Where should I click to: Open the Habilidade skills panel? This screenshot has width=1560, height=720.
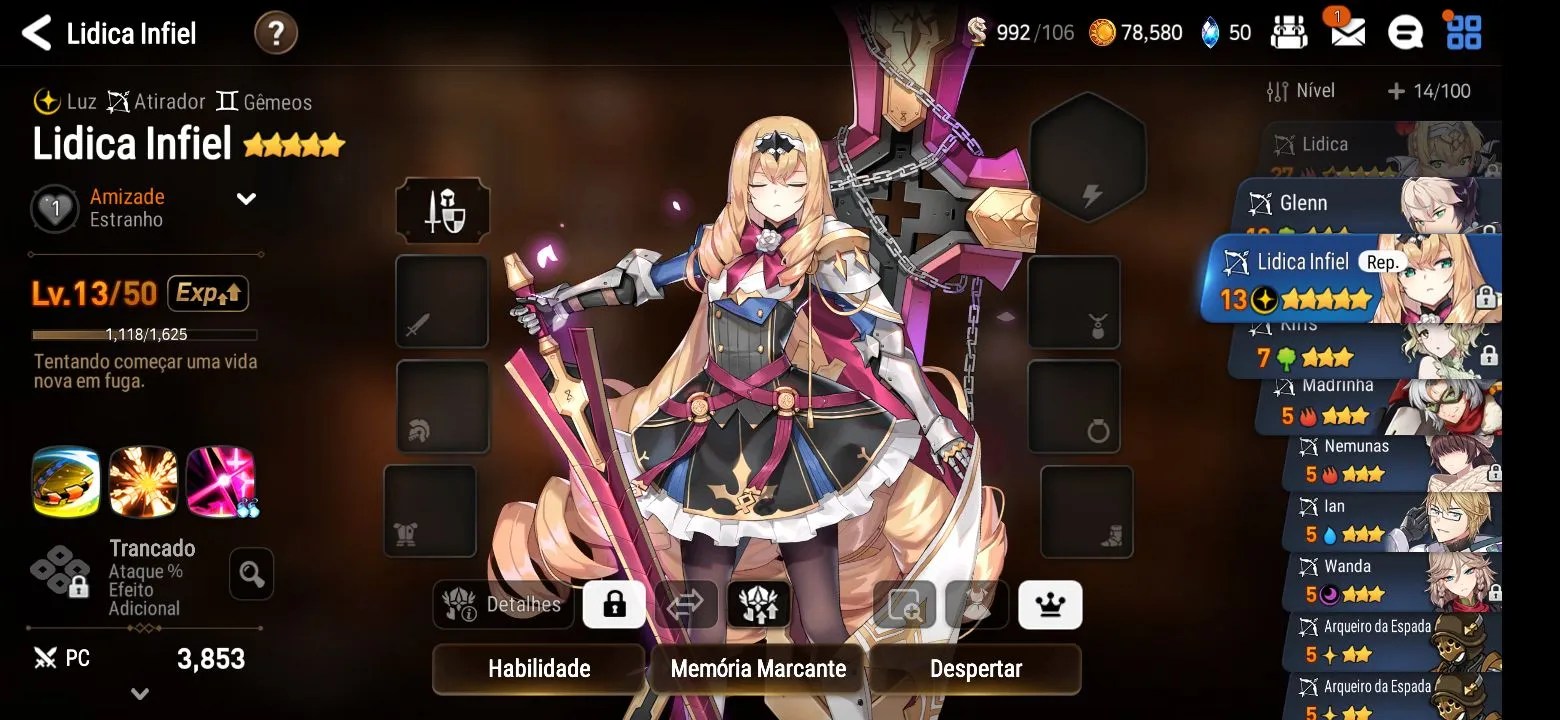539,669
